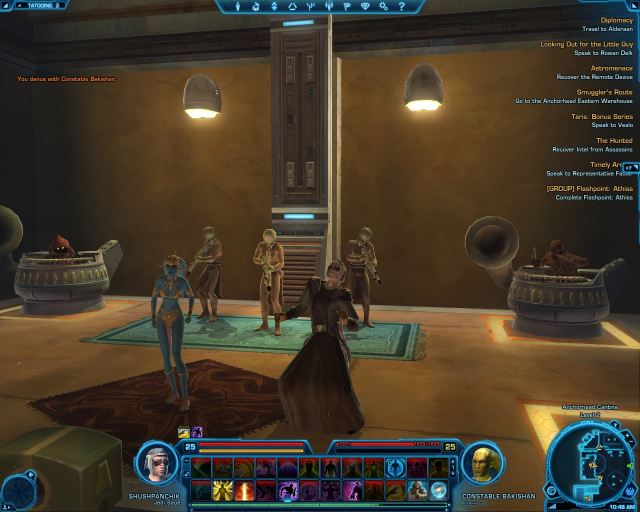Open the character sheet from the top menu

point(239,6)
